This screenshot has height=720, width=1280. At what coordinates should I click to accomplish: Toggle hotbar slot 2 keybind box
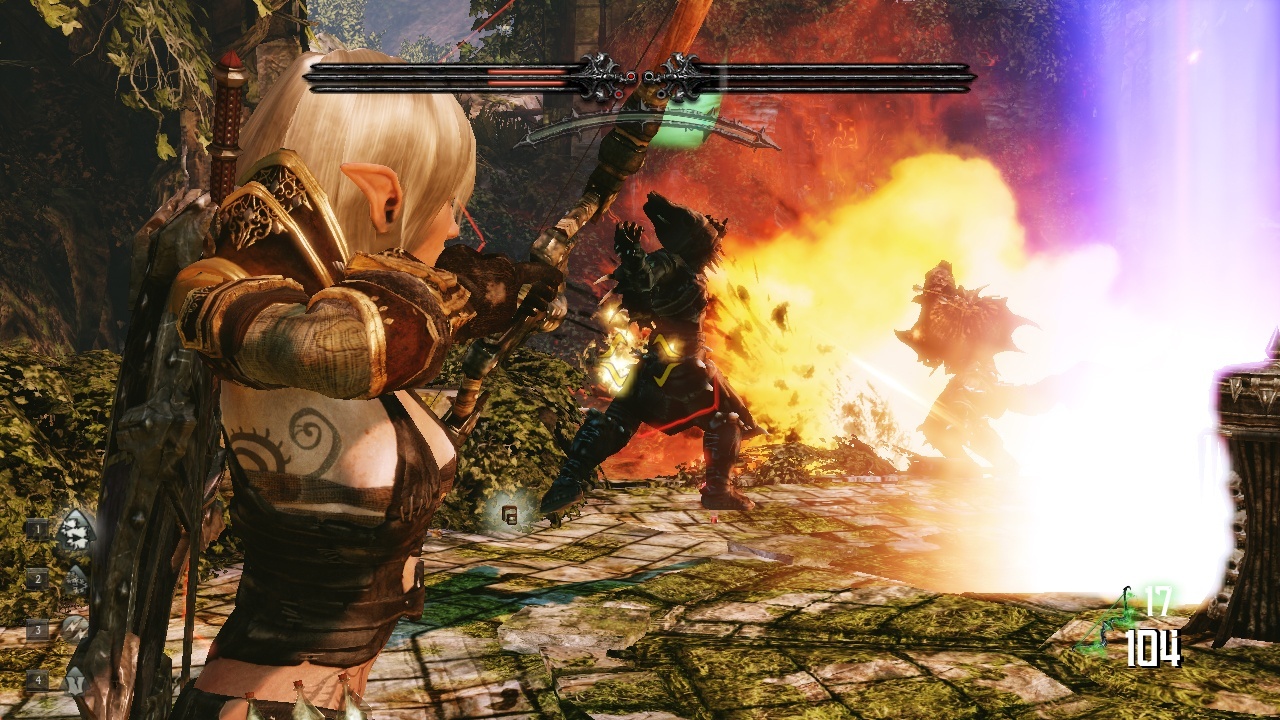[38, 580]
